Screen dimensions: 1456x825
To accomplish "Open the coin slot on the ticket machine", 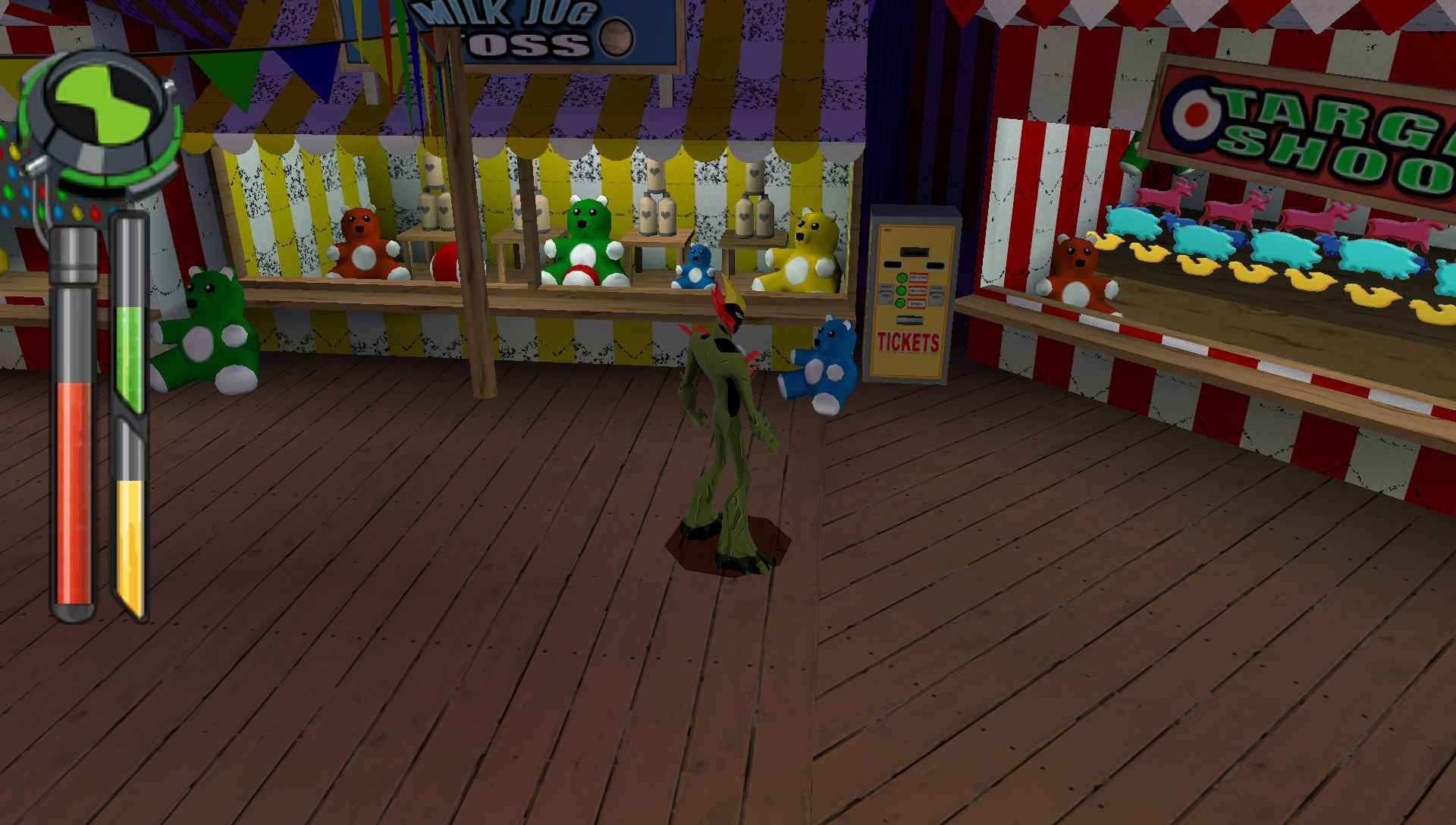I will pyautogui.click(x=915, y=253).
